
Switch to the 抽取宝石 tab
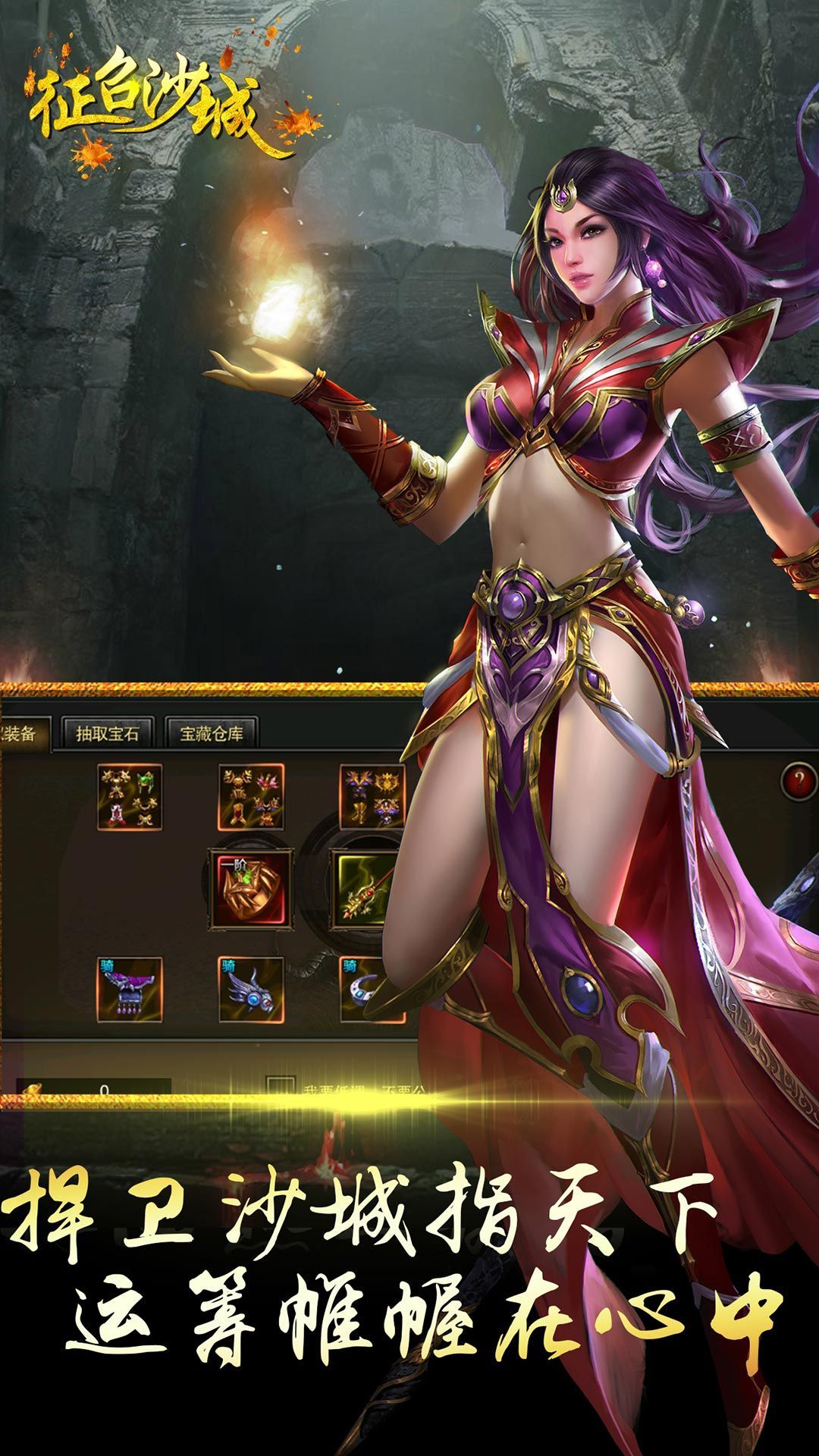point(108,733)
